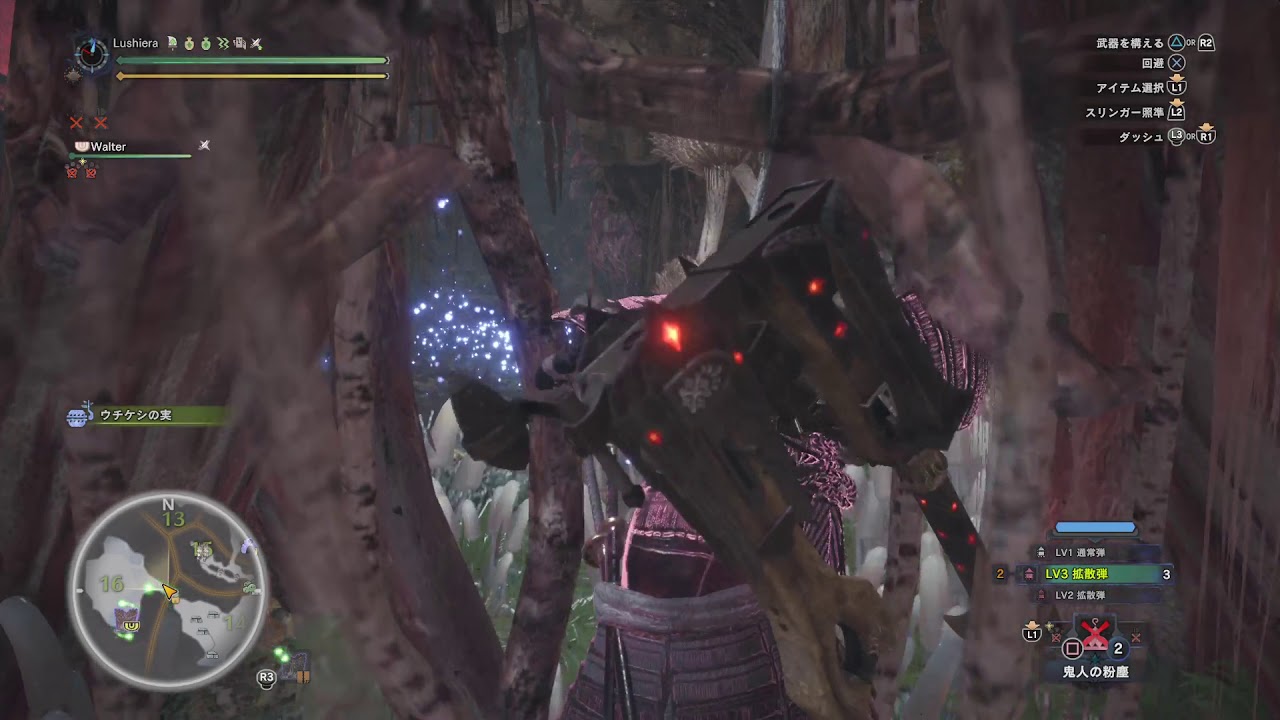
Task: Click Walter's Palico mask icon
Action: tap(82, 146)
